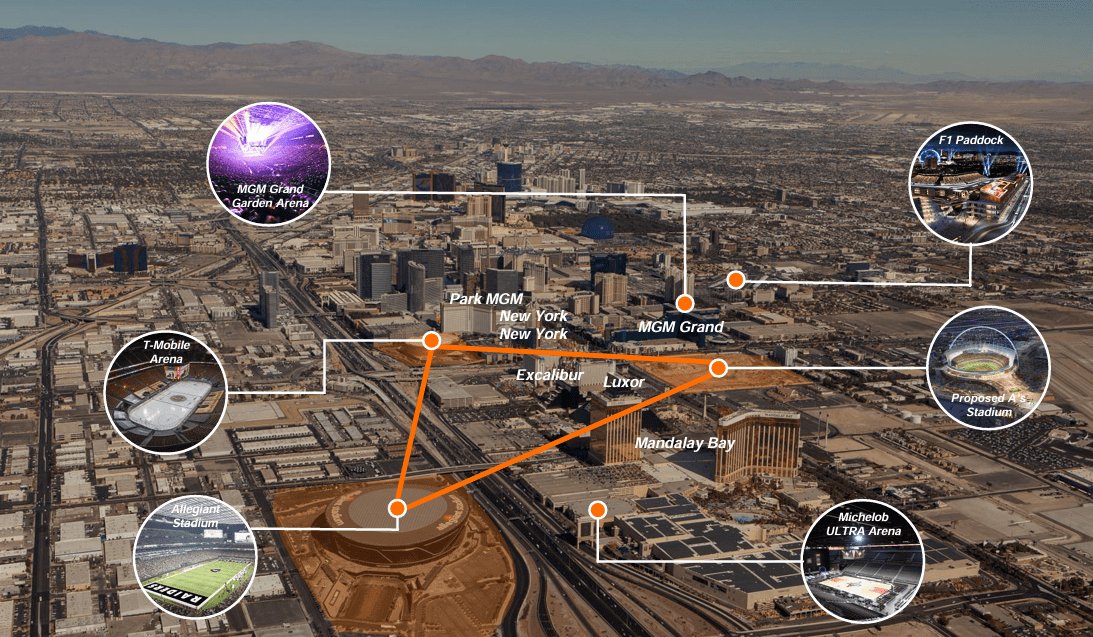Click the T-Mobile Arena map marker
Screen dimensions: 1093x637
pos(432,341)
